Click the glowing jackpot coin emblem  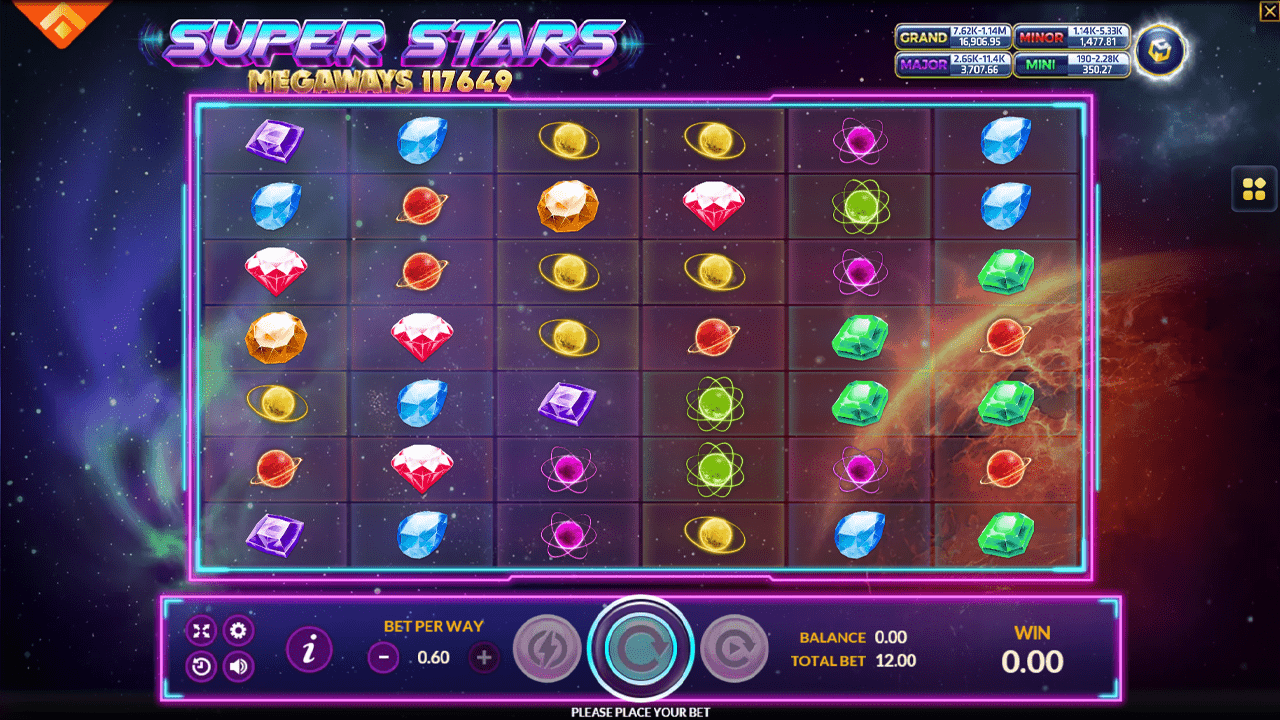(x=1160, y=51)
